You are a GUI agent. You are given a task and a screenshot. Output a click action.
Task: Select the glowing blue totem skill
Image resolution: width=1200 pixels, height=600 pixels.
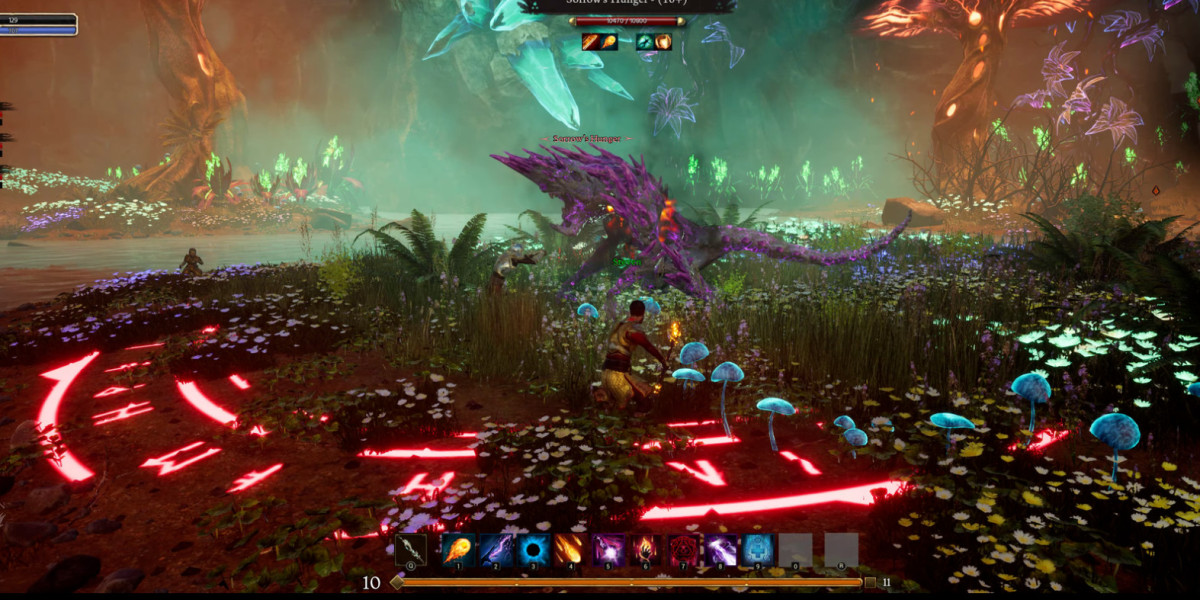pyautogui.click(x=758, y=549)
